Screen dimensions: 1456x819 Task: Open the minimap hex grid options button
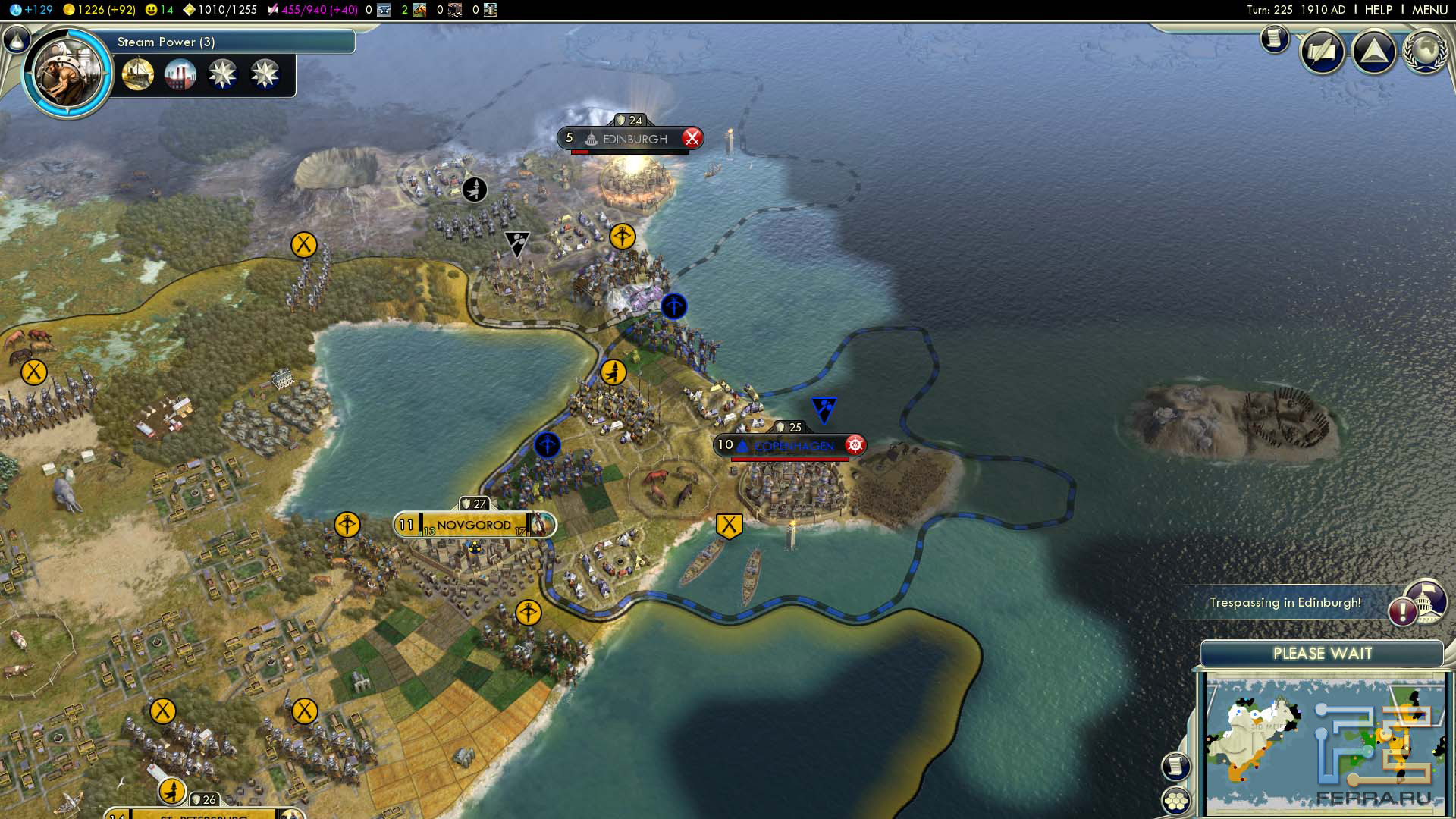[1176, 801]
